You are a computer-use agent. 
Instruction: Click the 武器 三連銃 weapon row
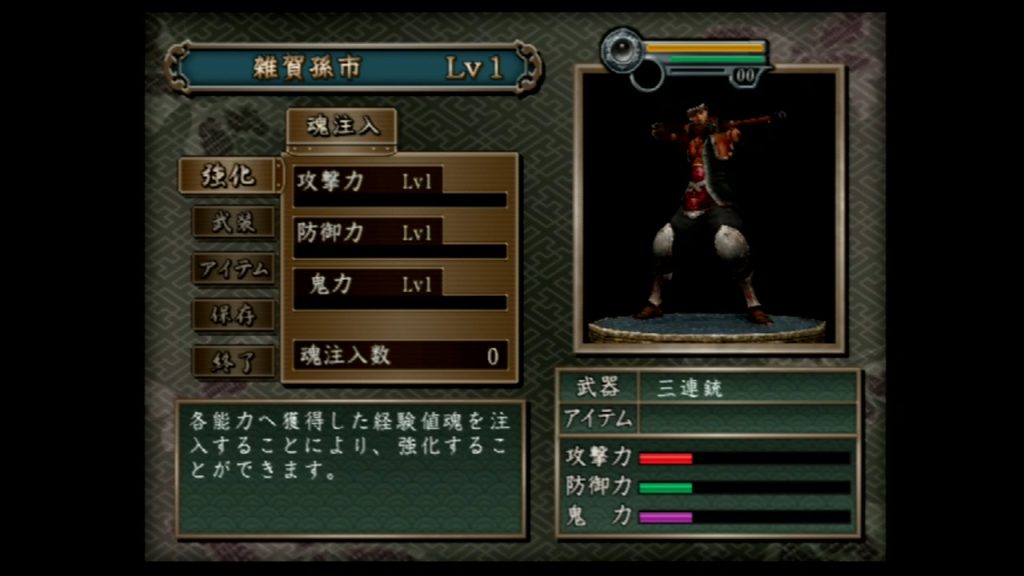click(708, 388)
